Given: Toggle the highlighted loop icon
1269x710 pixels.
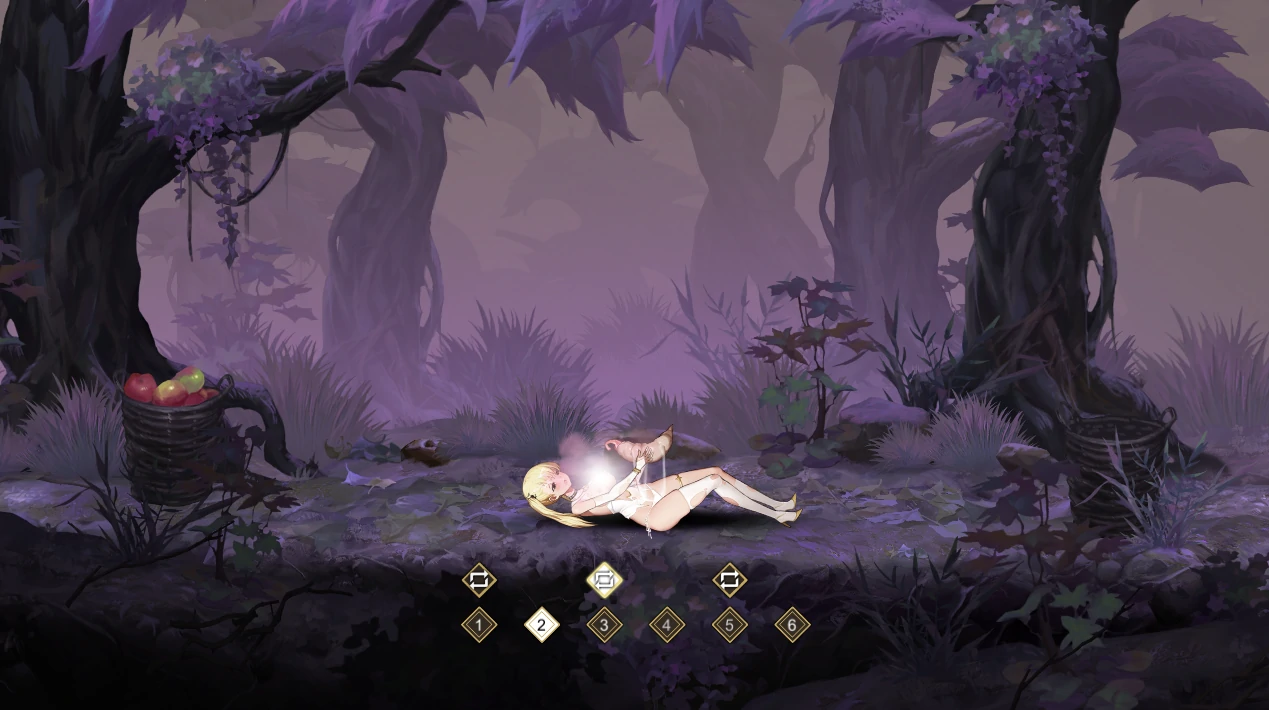Looking at the screenshot, I should tap(604, 580).
